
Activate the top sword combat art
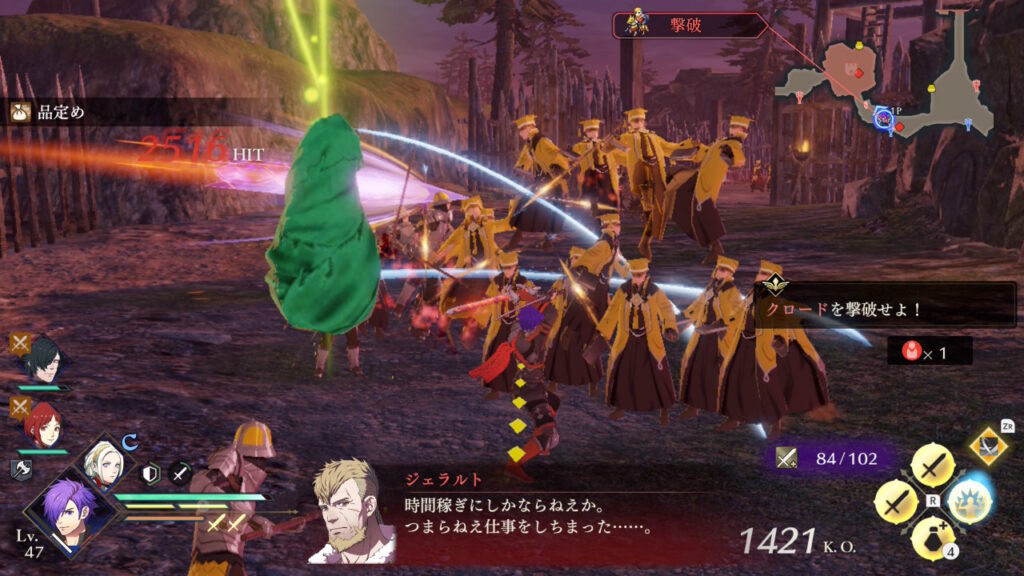coord(933,465)
